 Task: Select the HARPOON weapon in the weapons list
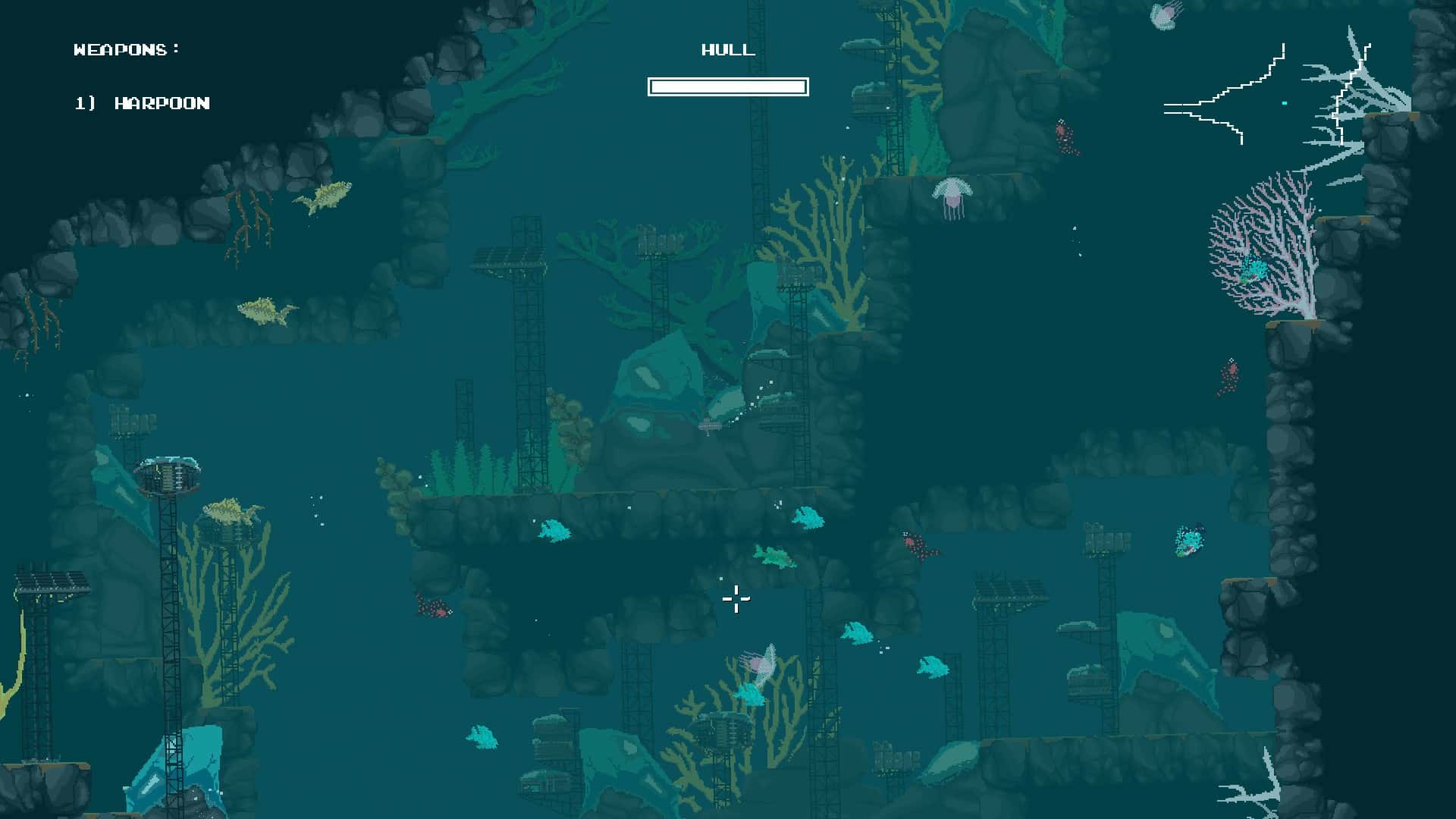141,101
